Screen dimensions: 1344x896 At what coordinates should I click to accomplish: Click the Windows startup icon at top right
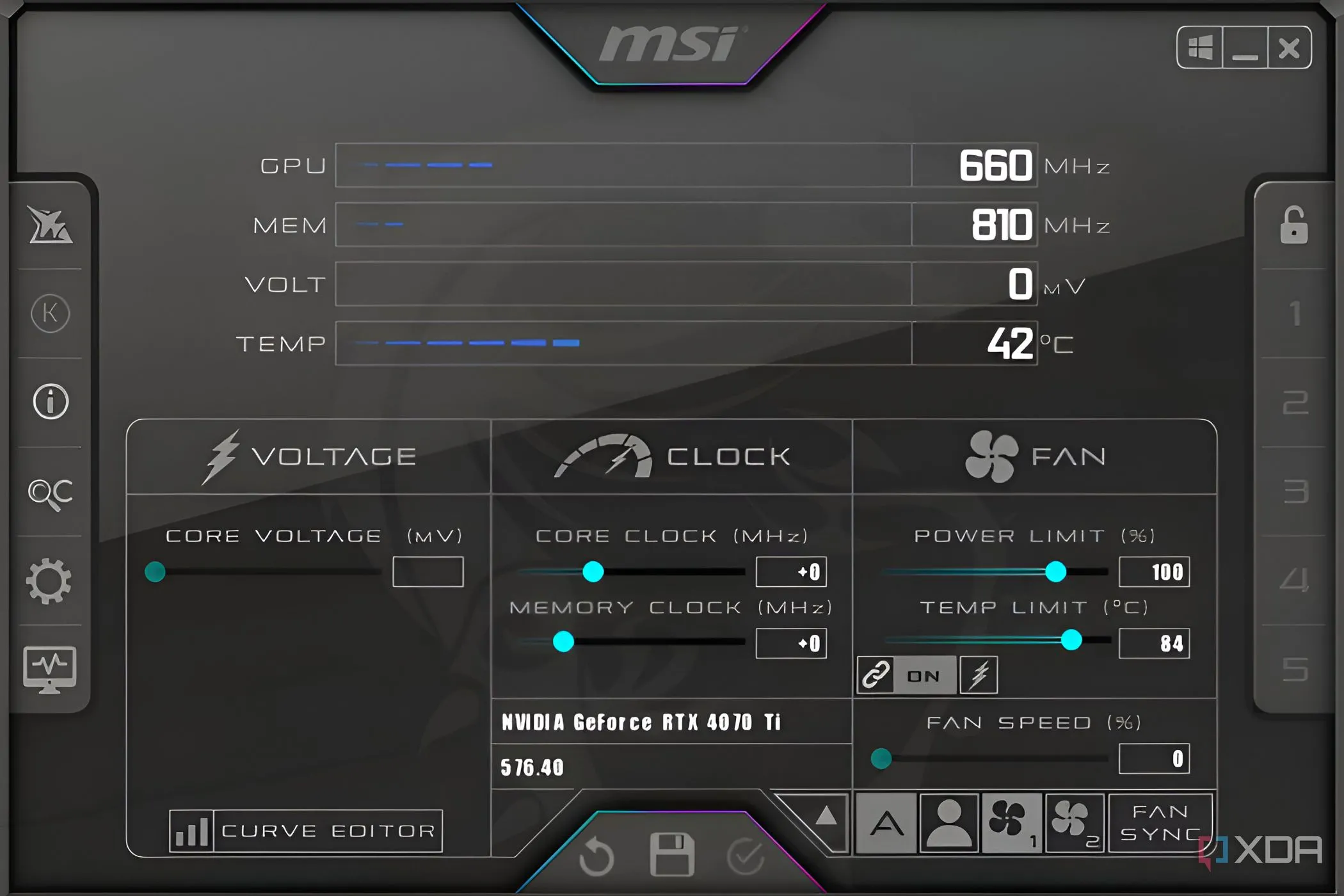click(1200, 46)
